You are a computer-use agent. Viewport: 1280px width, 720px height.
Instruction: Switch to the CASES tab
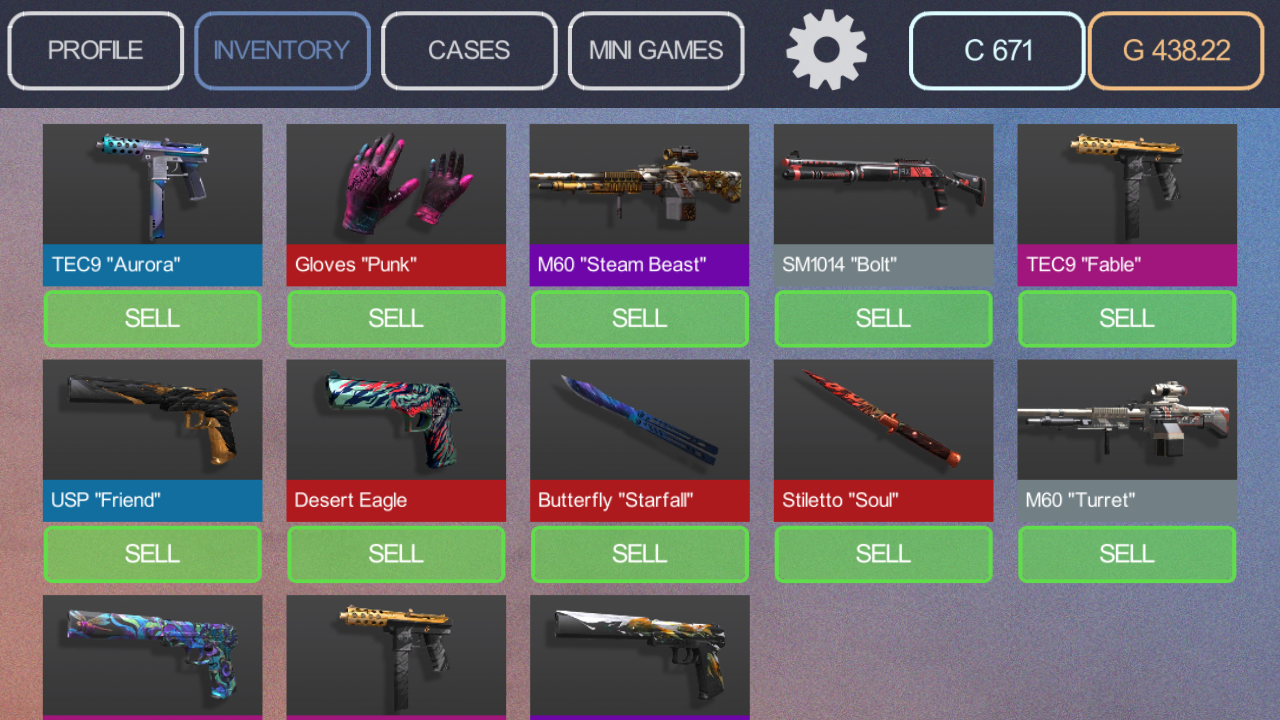tap(468, 50)
